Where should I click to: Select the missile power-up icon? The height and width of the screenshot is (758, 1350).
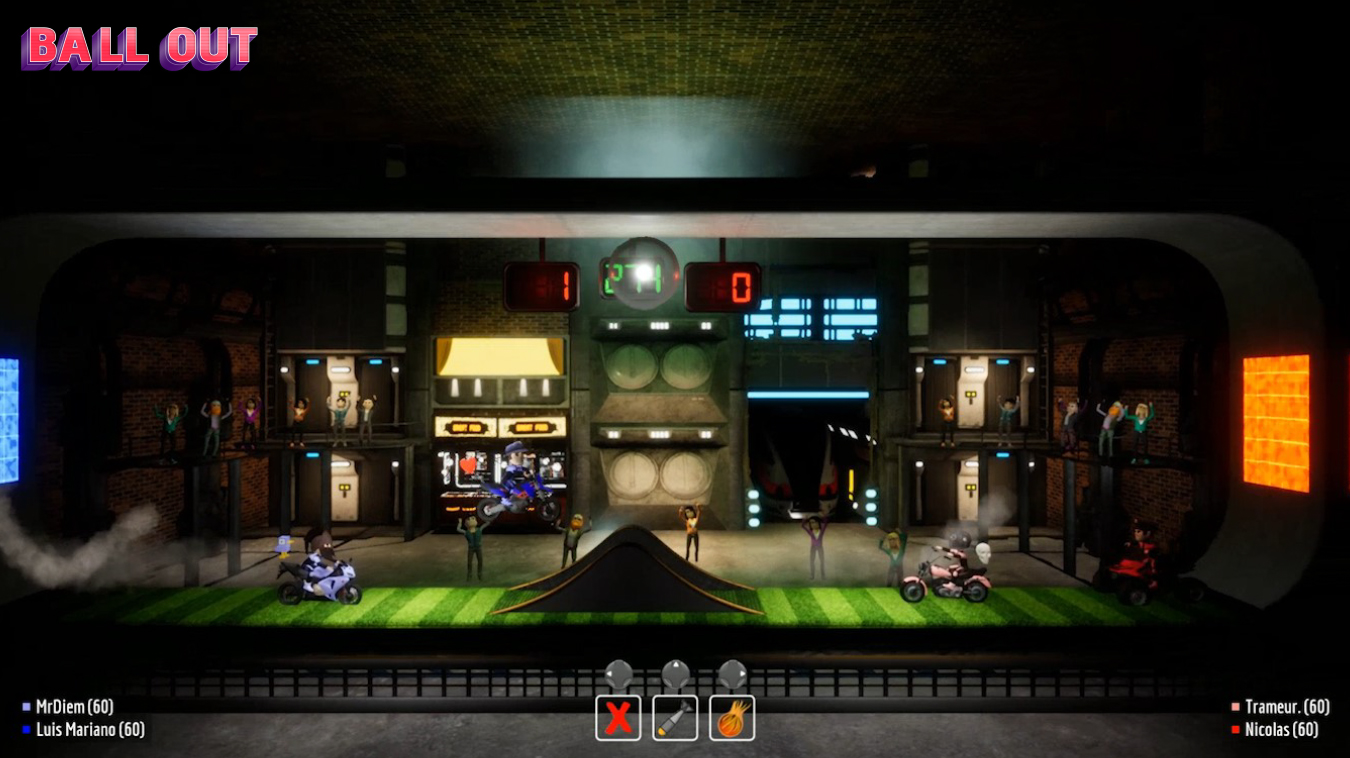coord(675,716)
